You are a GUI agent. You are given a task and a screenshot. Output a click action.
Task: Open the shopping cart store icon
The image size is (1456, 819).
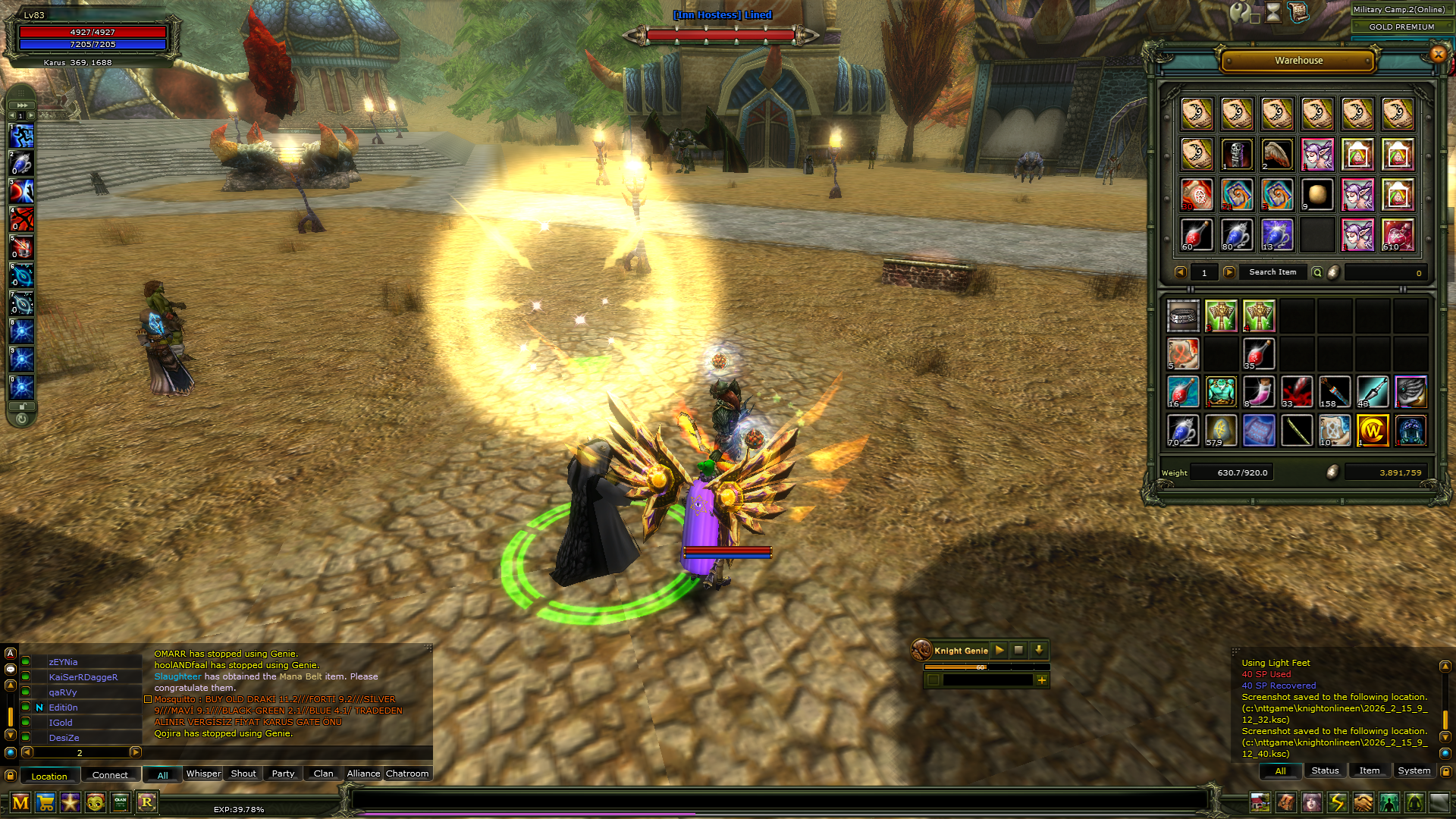[x=45, y=802]
